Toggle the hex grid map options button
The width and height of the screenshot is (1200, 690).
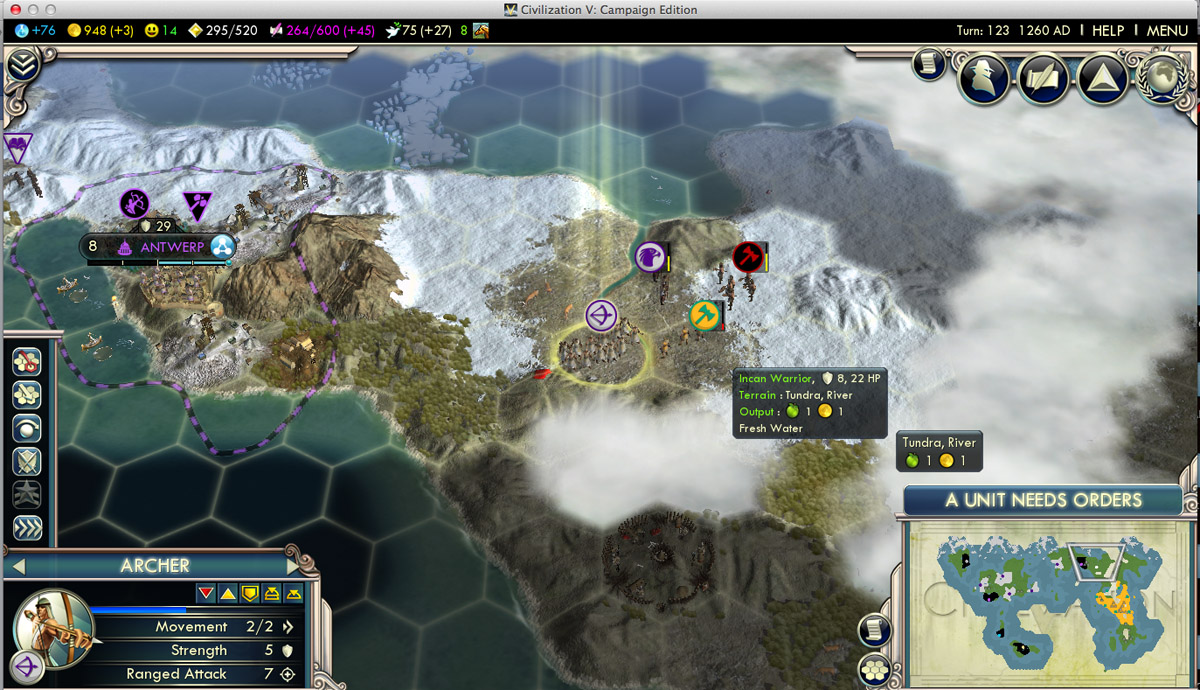tap(874, 668)
